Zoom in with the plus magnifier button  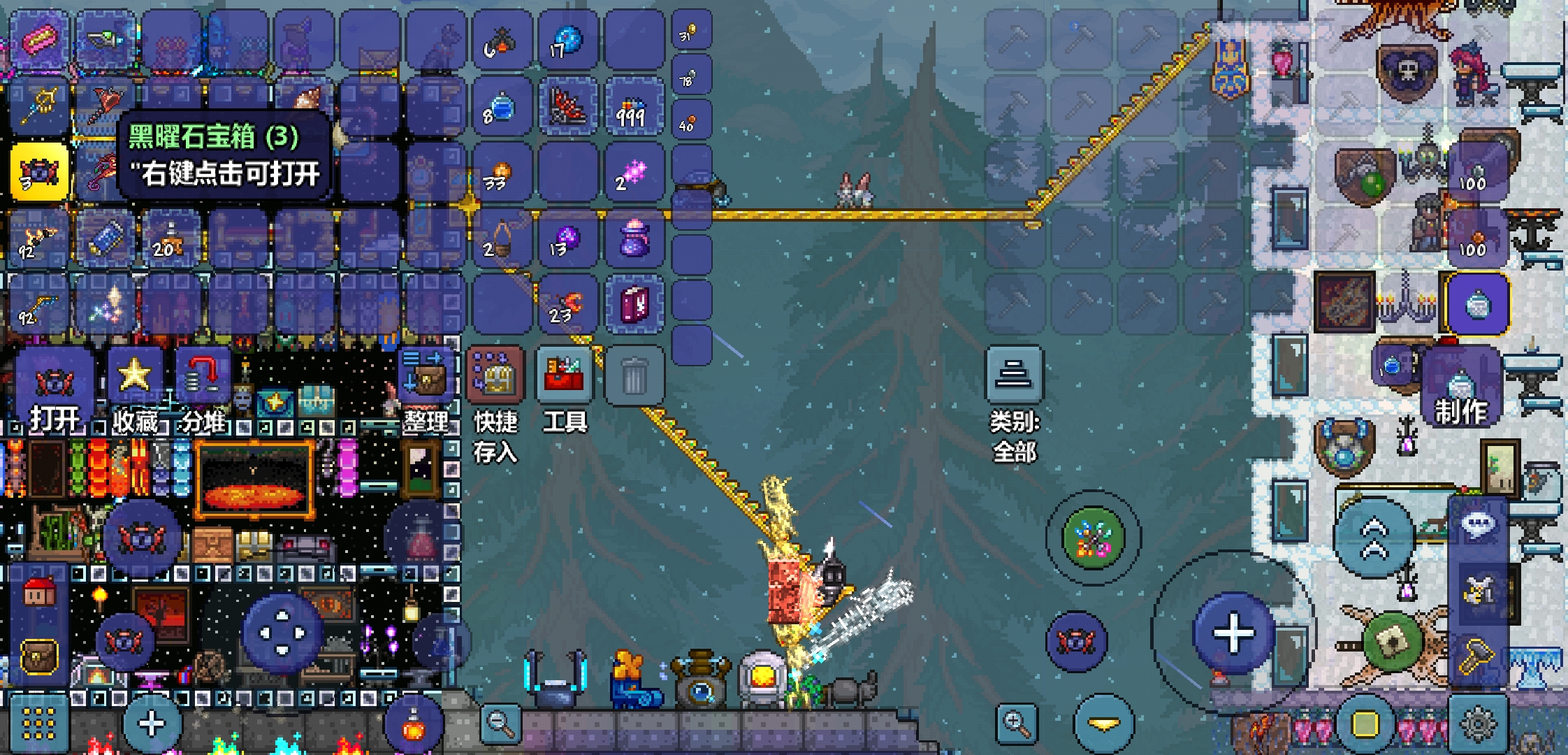pyautogui.click(x=1016, y=723)
